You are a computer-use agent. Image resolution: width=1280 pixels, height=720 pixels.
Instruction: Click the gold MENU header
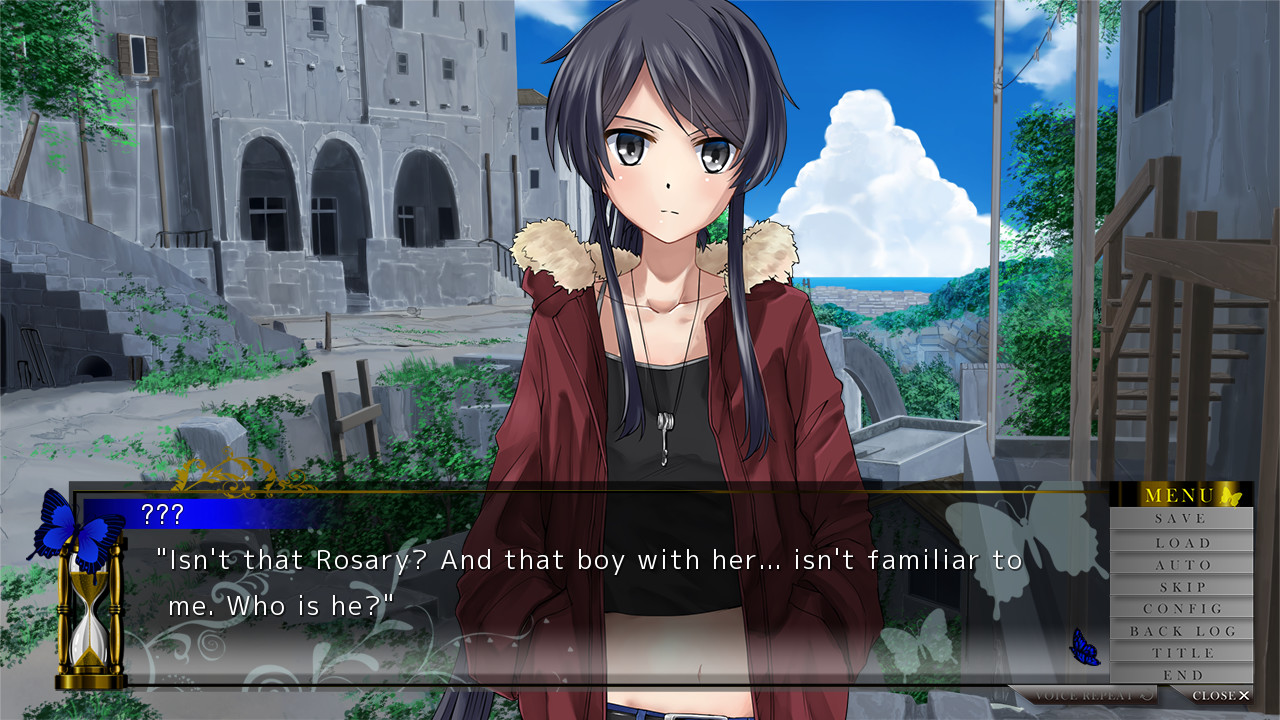click(x=1181, y=495)
